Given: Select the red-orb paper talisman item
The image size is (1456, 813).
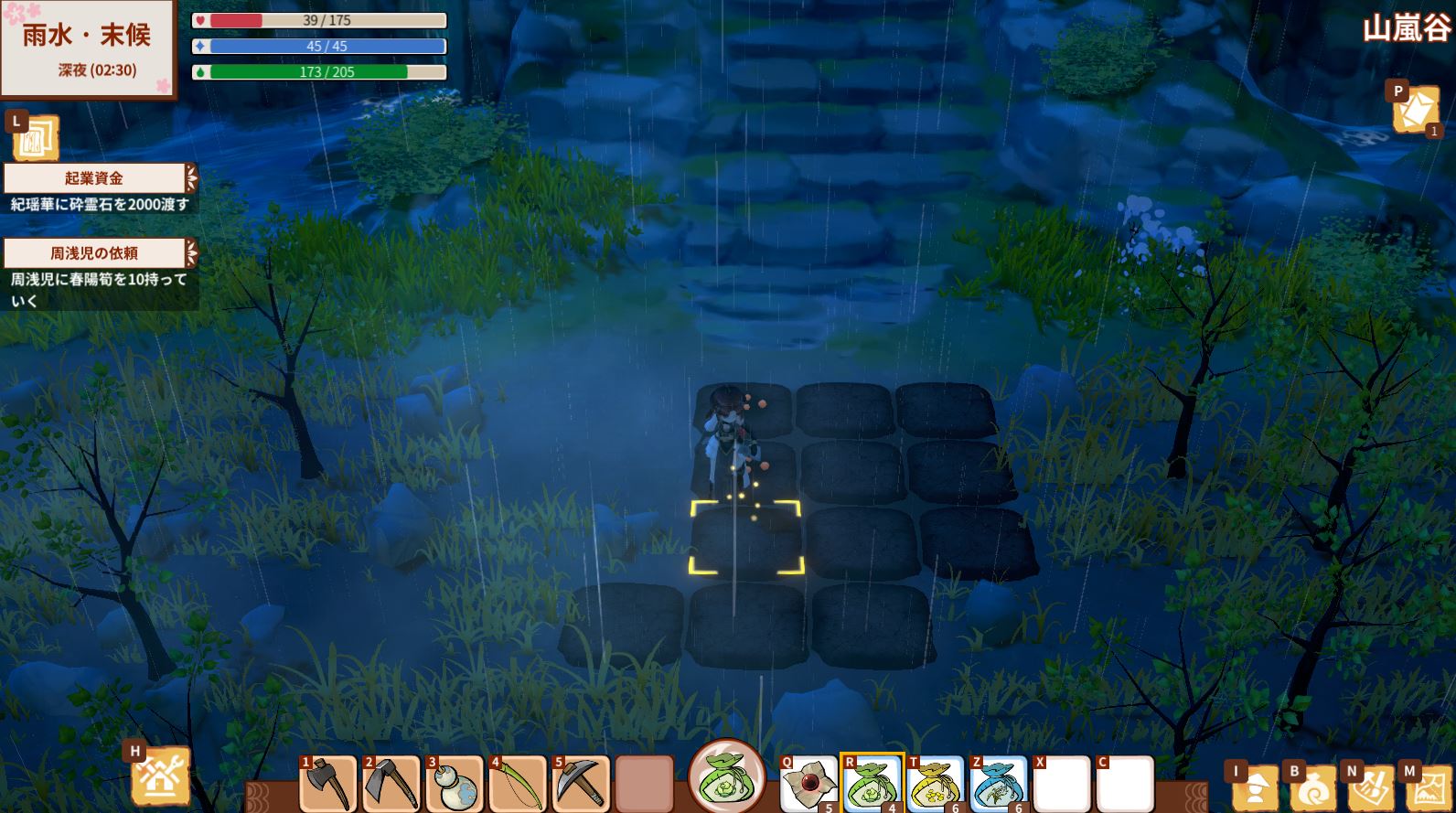Looking at the screenshot, I should coord(808,785).
